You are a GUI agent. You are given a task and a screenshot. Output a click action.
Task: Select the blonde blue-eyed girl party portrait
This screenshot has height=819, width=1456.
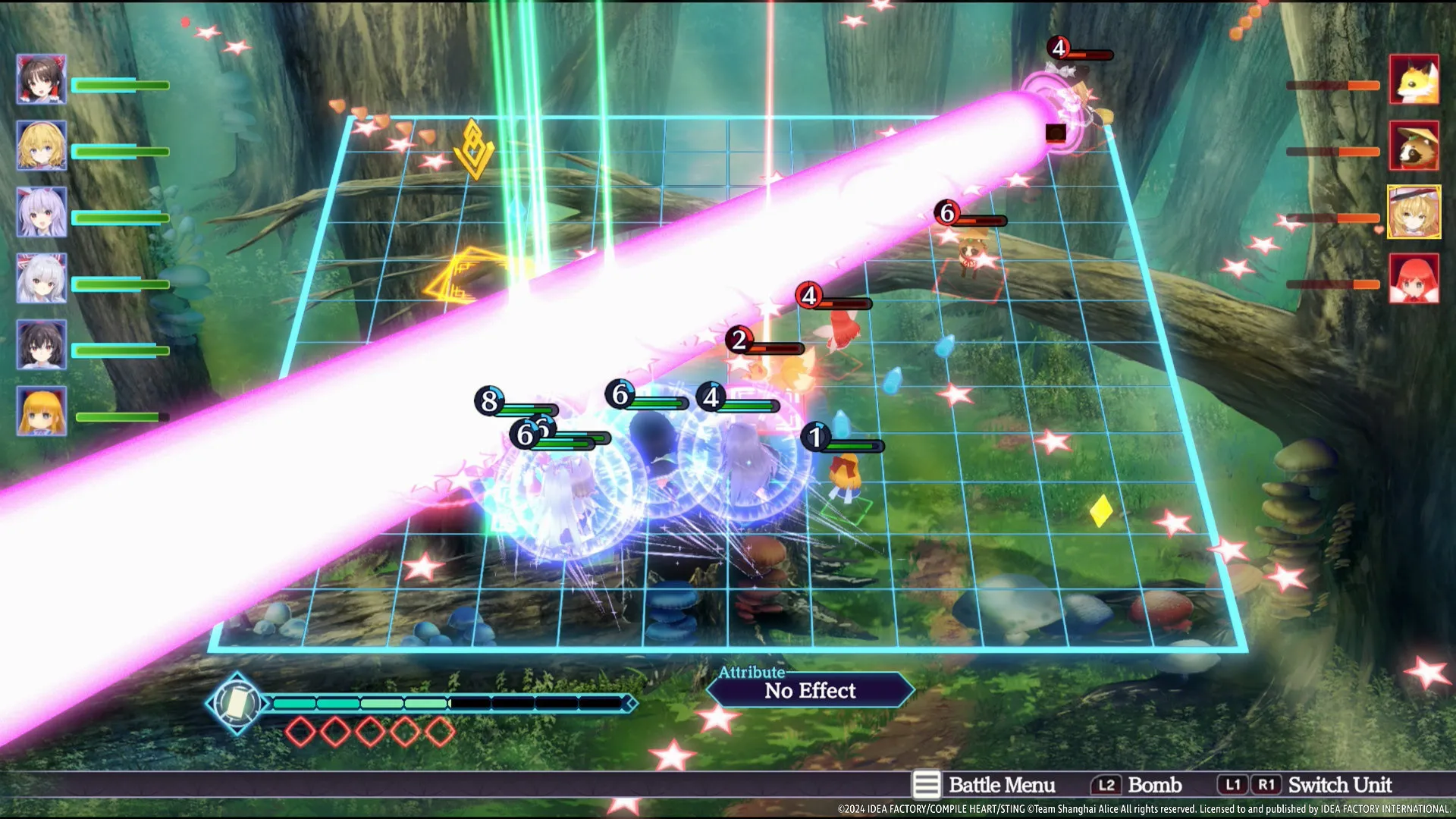click(x=42, y=145)
